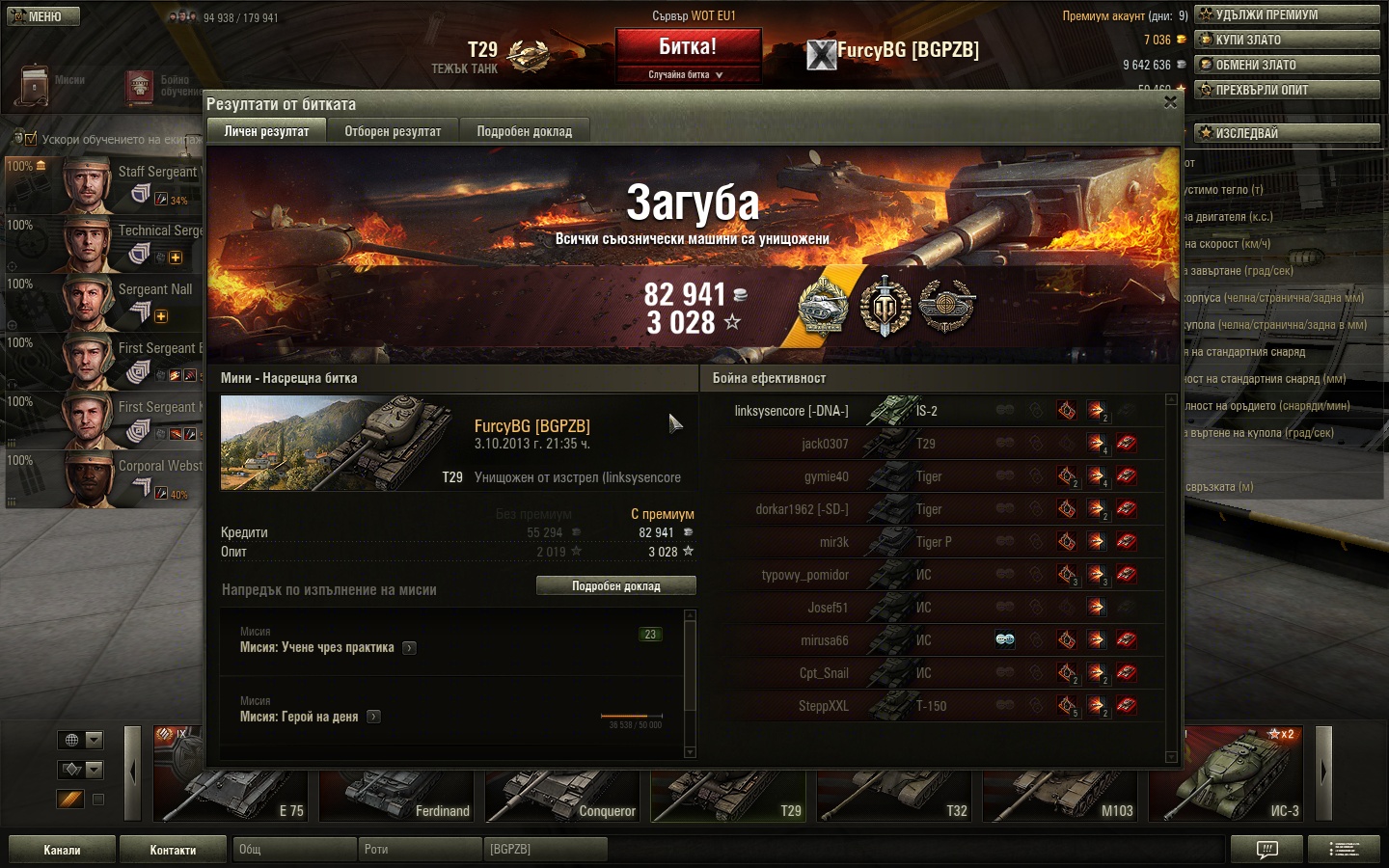Open the Контакти contacts button
Screen dimensions: 1389x868
(173, 850)
